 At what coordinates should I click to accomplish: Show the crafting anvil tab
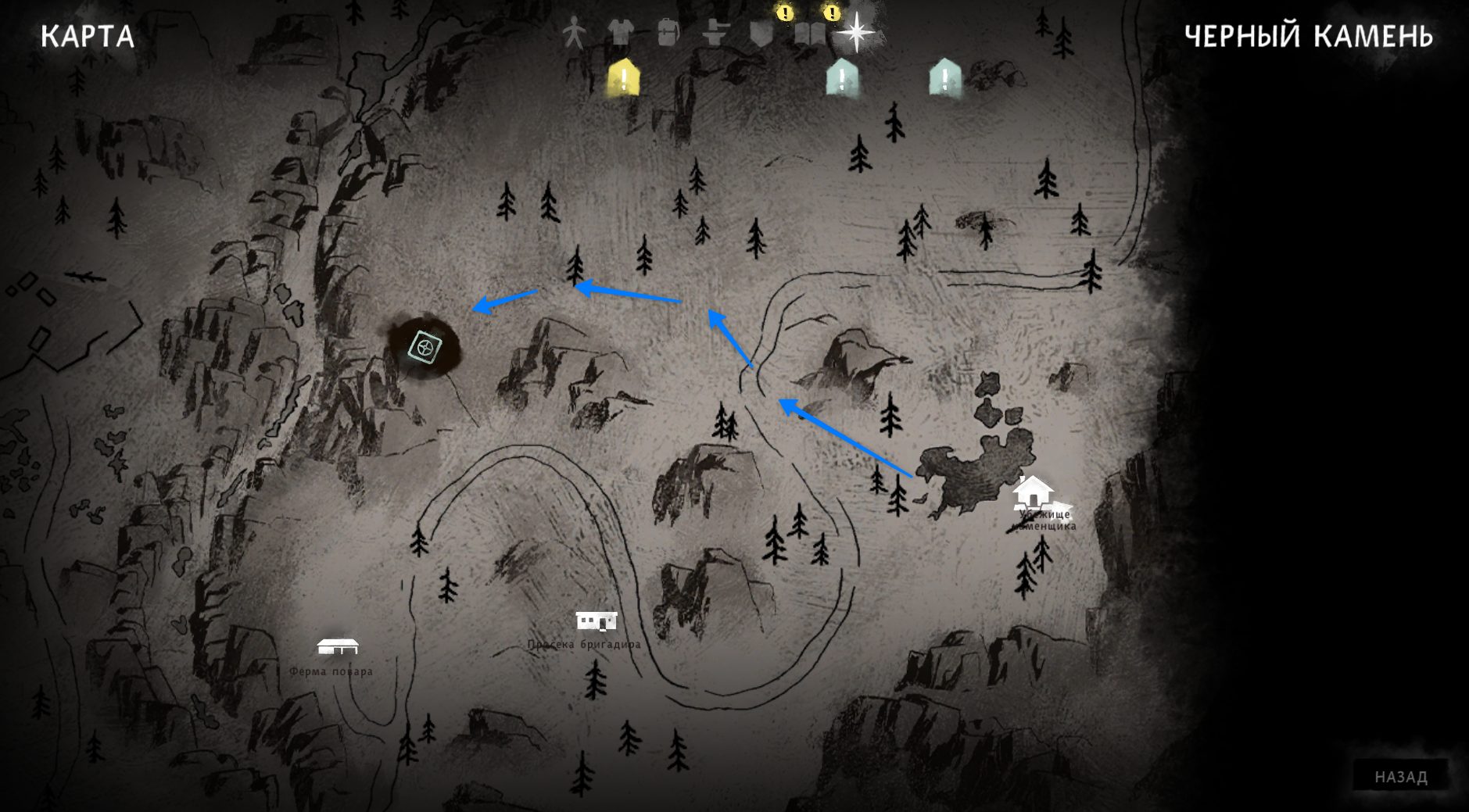[715, 34]
